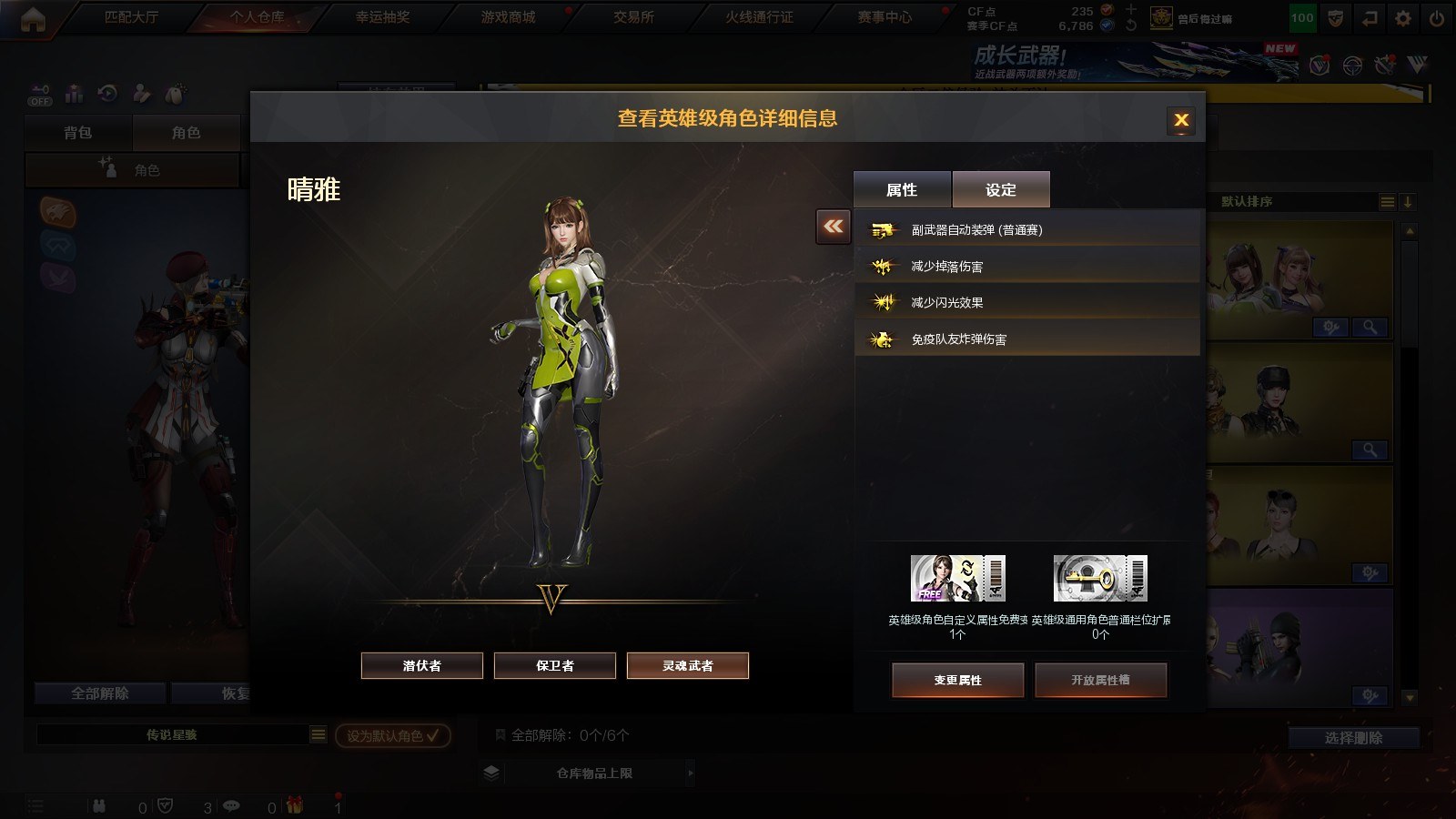Select the free attribute customization ticket icon
This screenshot has width=1456, height=819.
958,579
